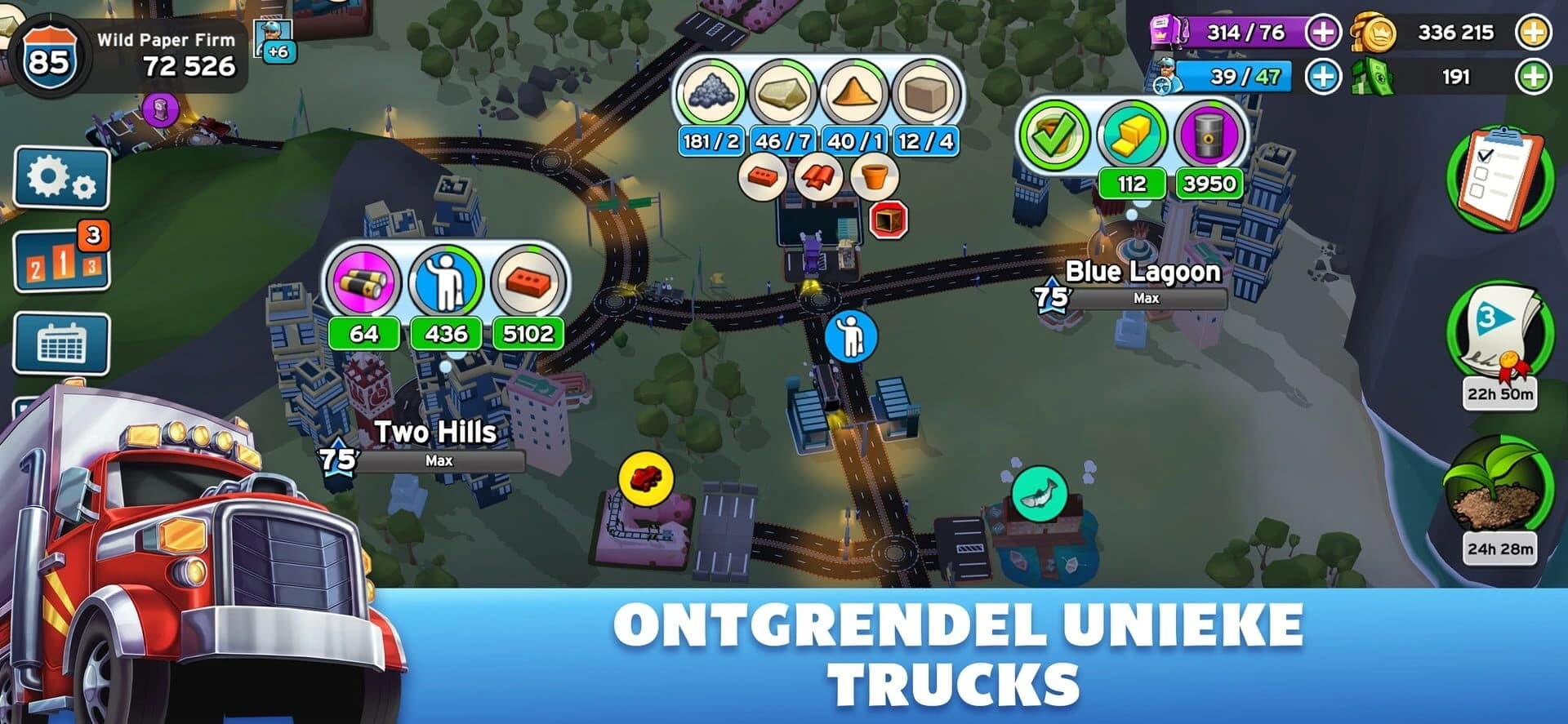The width and height of the screenshot is (1568, 724).
Task: Open the settings gear menu
Action: pos(61,175)
